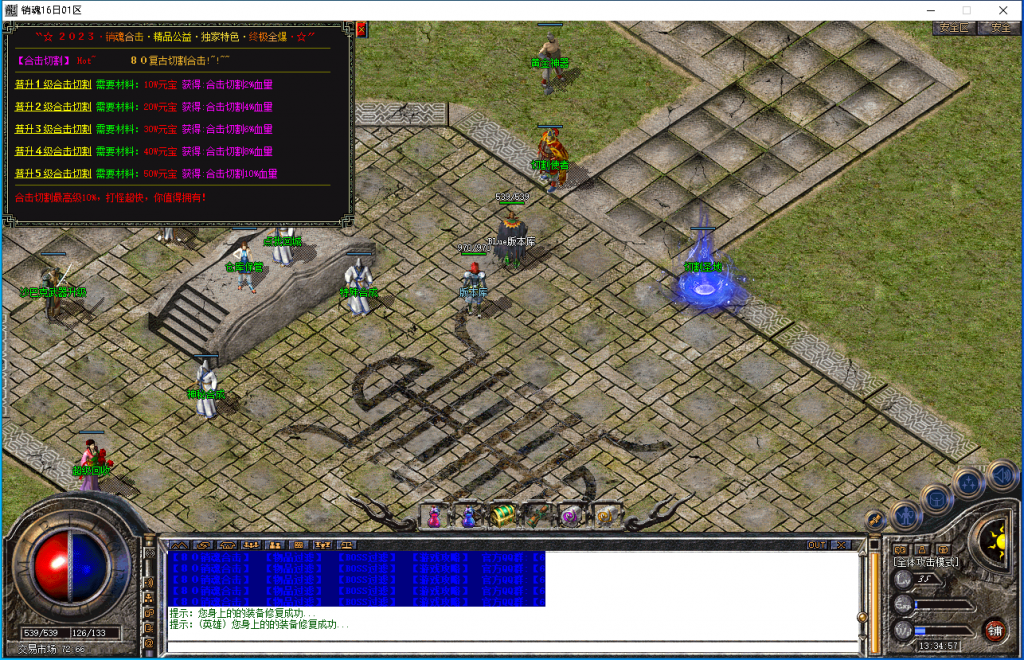This screenshot has height=660, width=1024.
Task: Close the game window
Action: pos(1003,10)
